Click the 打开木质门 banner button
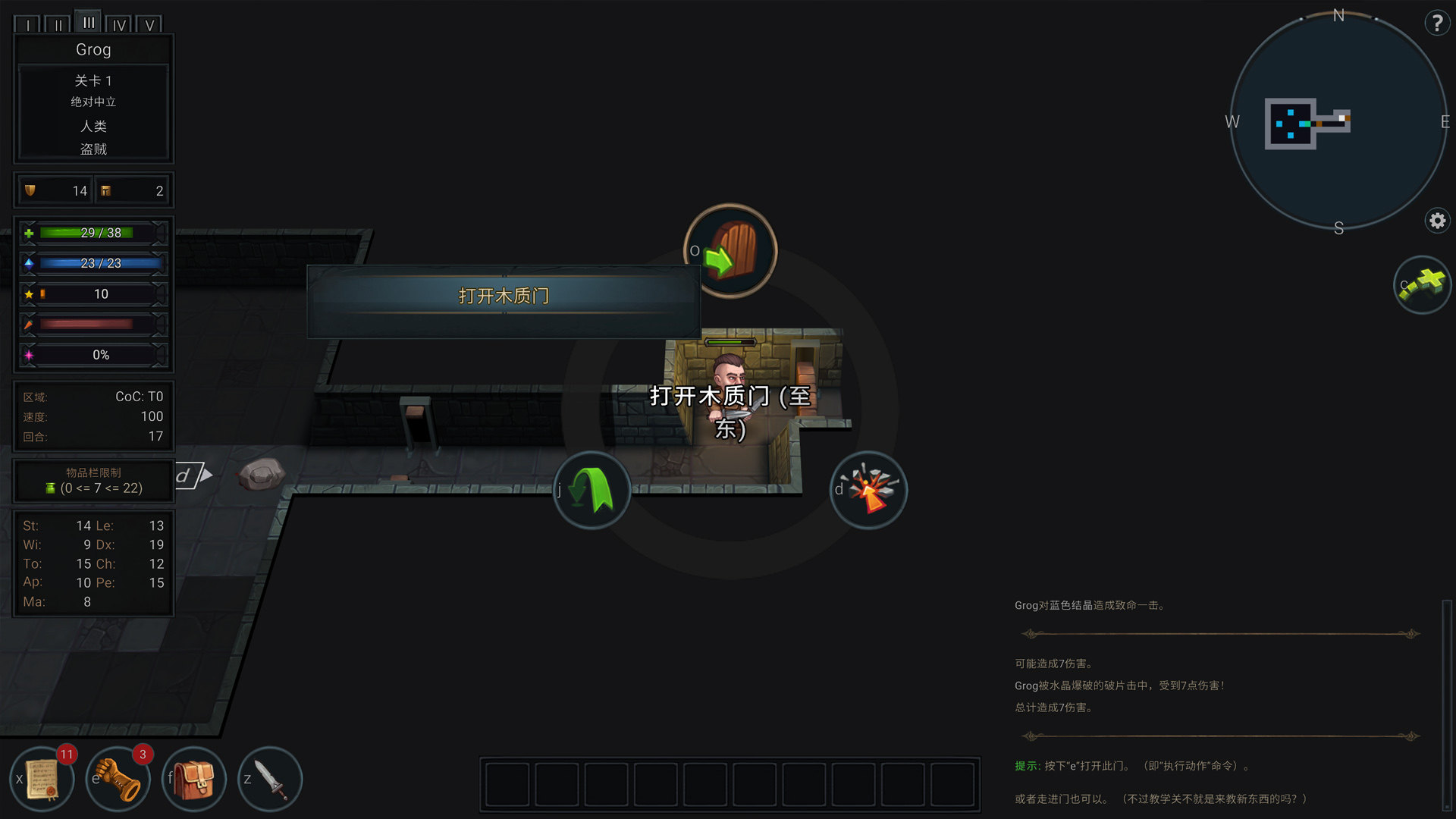The height and width of the screenshot is (819, 1456). pos(504,297)
